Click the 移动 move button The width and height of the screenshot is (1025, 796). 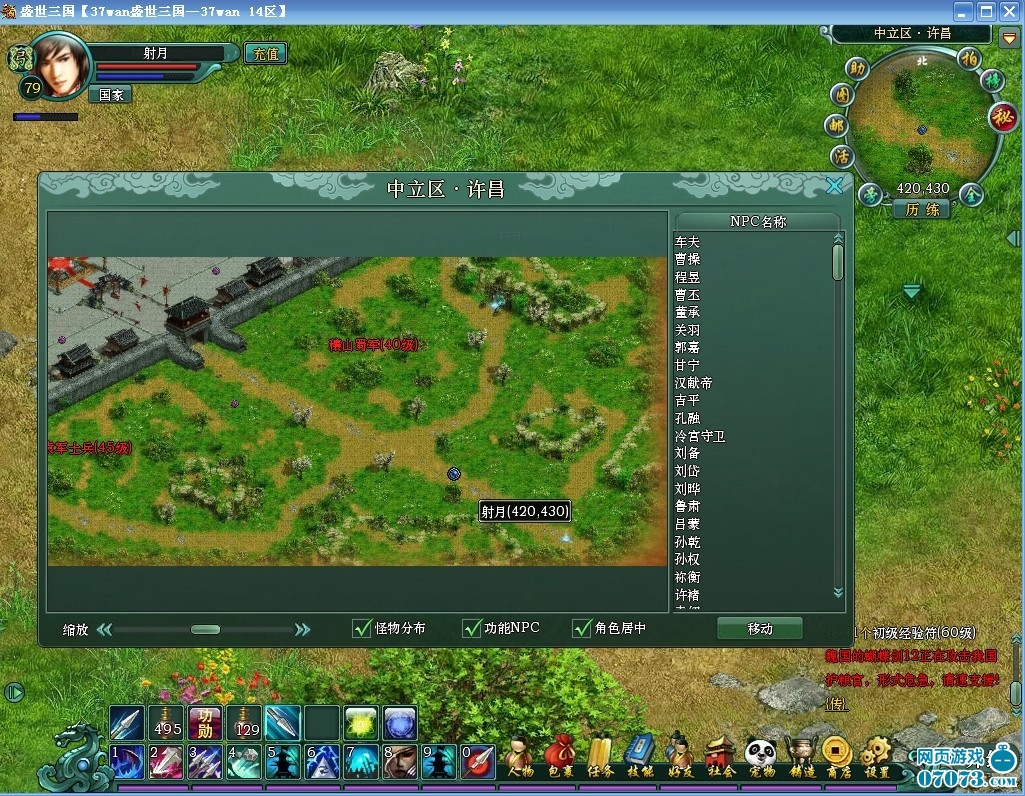point(760,628)
